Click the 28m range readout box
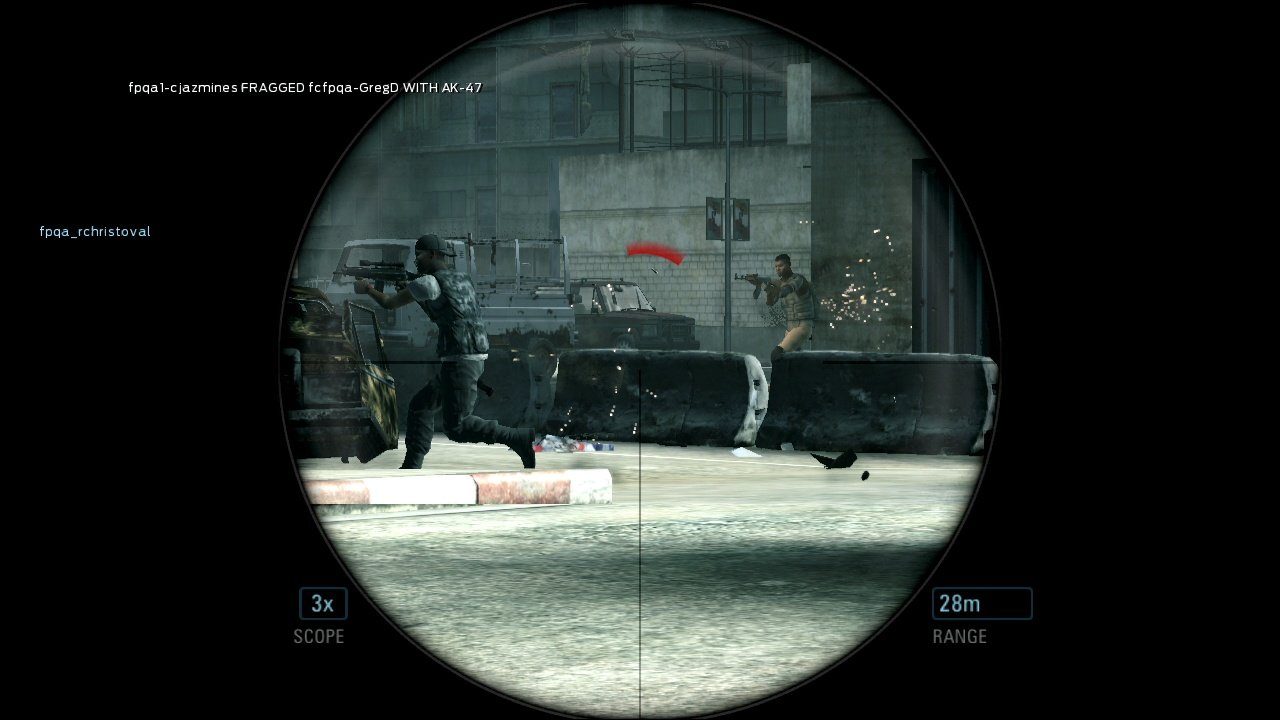 (982, 603)
